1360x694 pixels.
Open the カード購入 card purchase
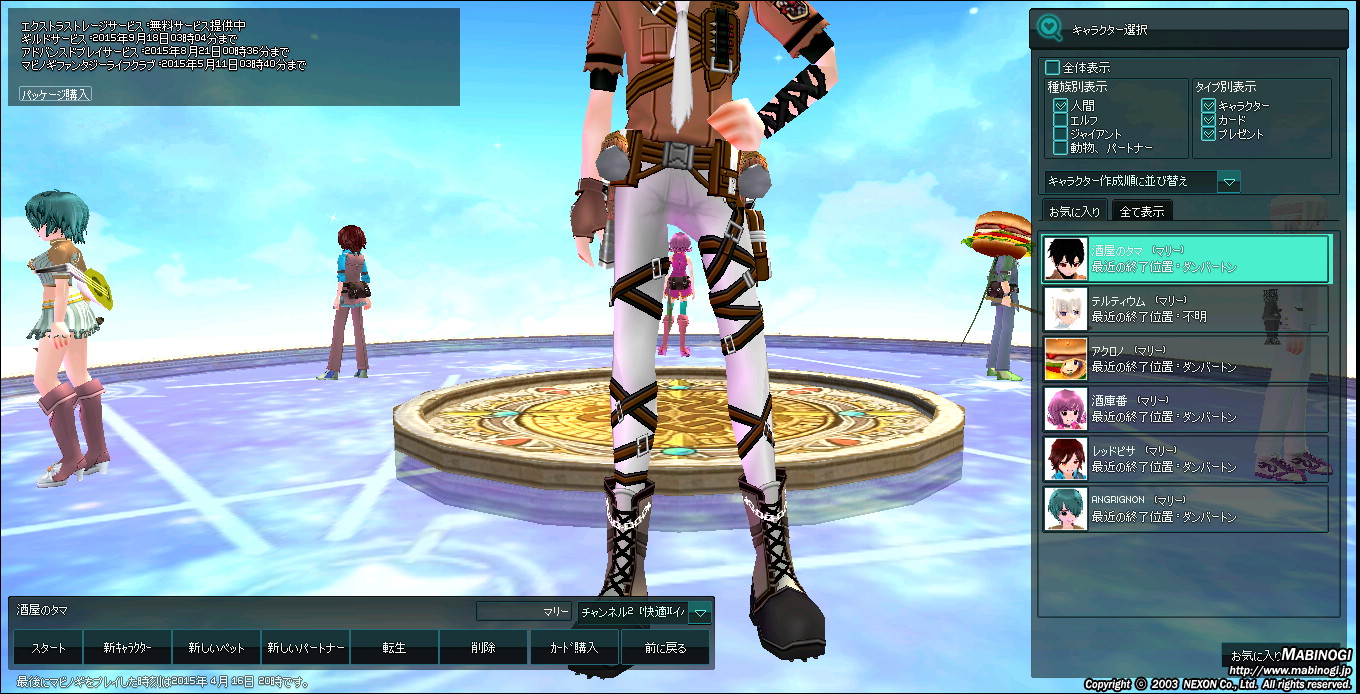click(x=574, y=648)
